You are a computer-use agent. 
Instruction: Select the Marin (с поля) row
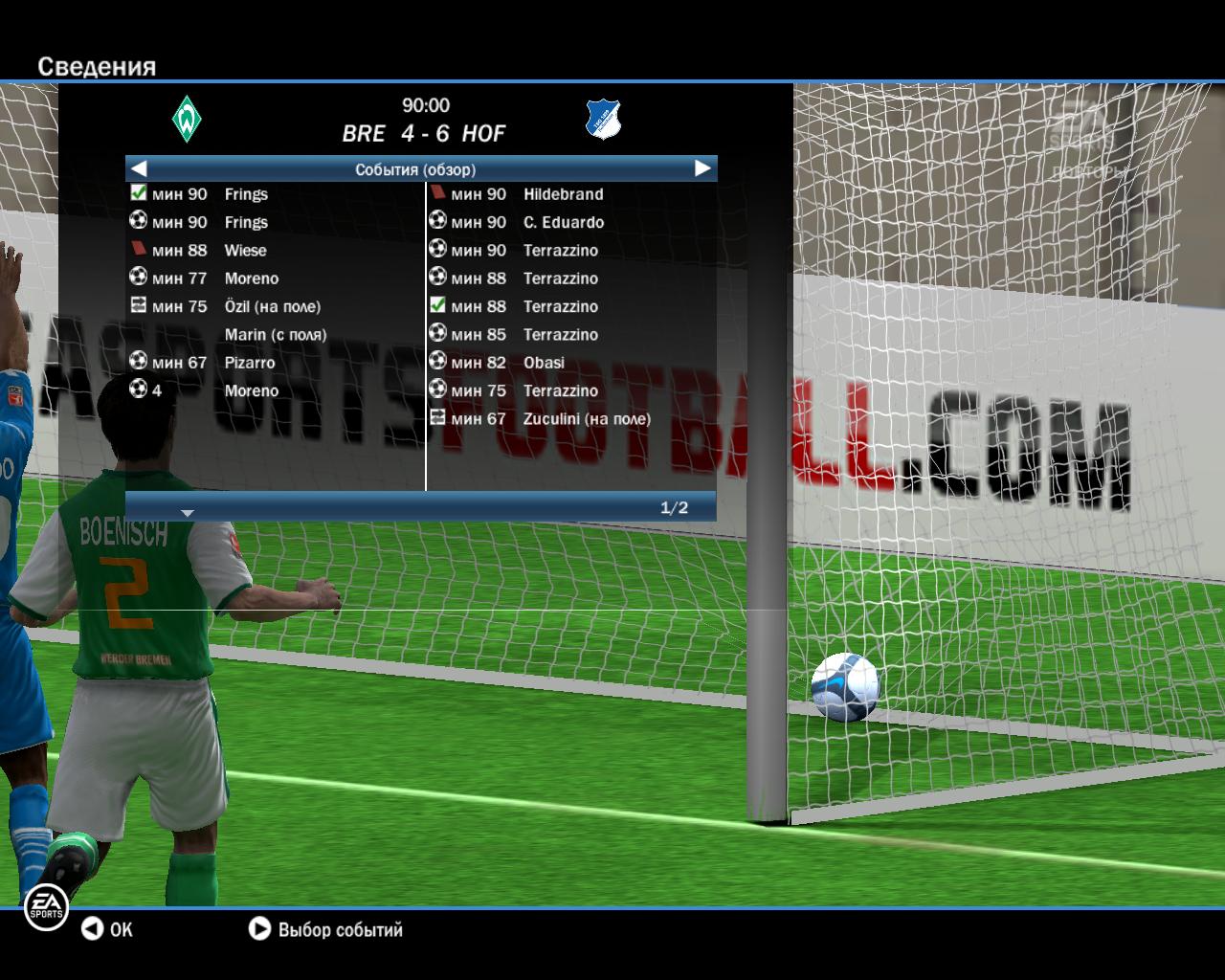(275, 335)
